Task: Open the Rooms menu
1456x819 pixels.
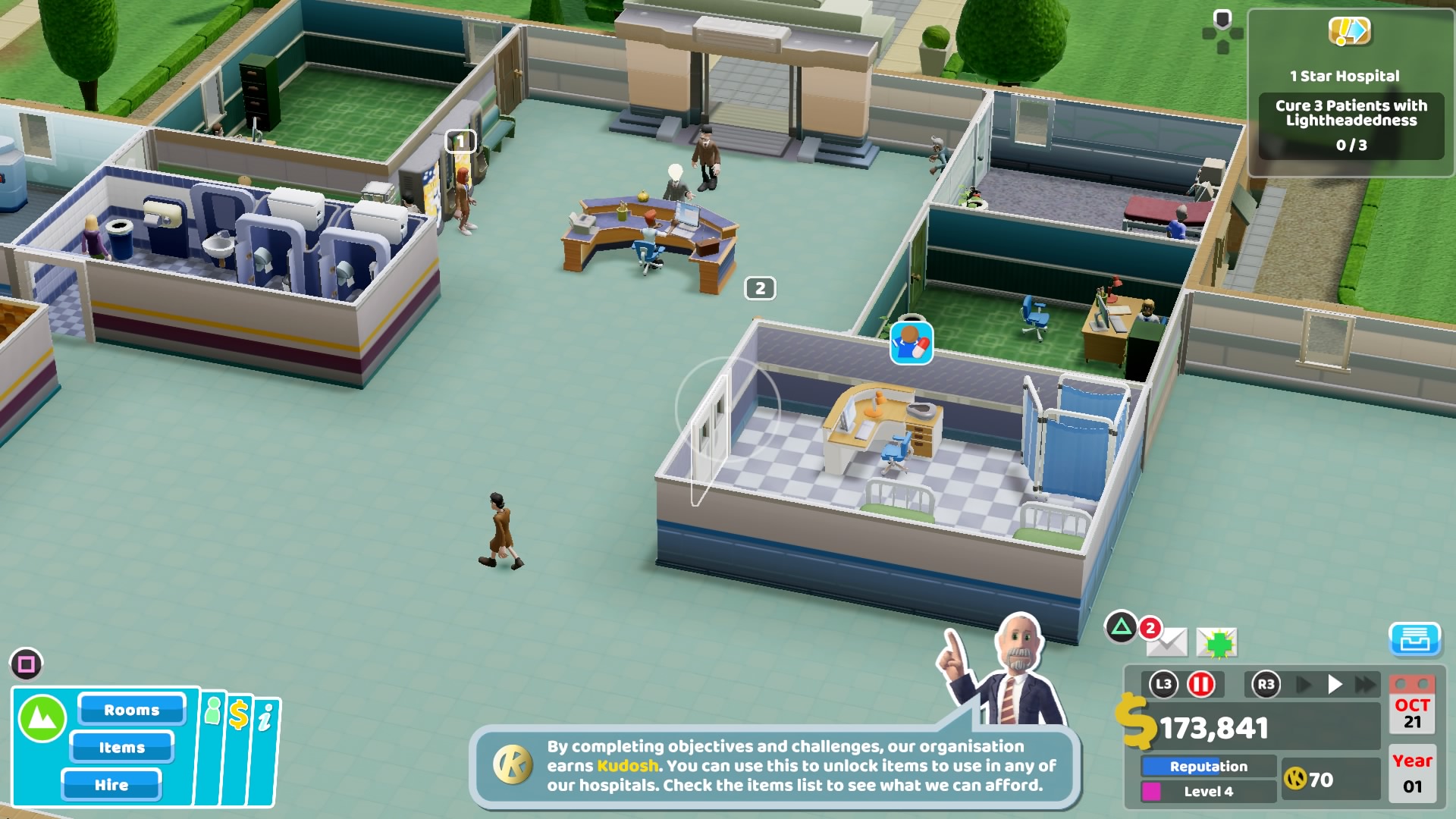Action: click(x=131, y=710)
